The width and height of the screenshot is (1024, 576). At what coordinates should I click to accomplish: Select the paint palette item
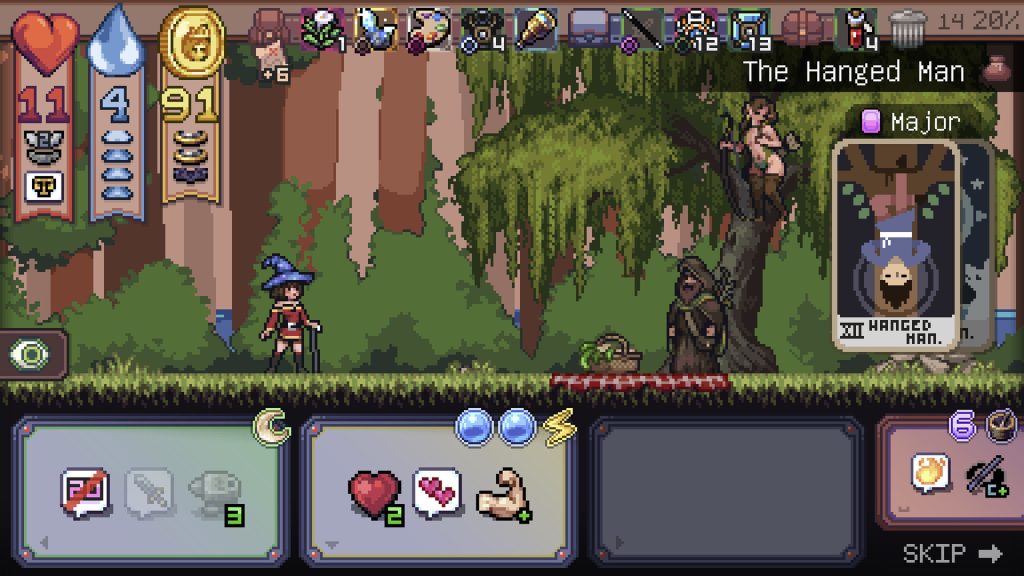click(430, 28)
